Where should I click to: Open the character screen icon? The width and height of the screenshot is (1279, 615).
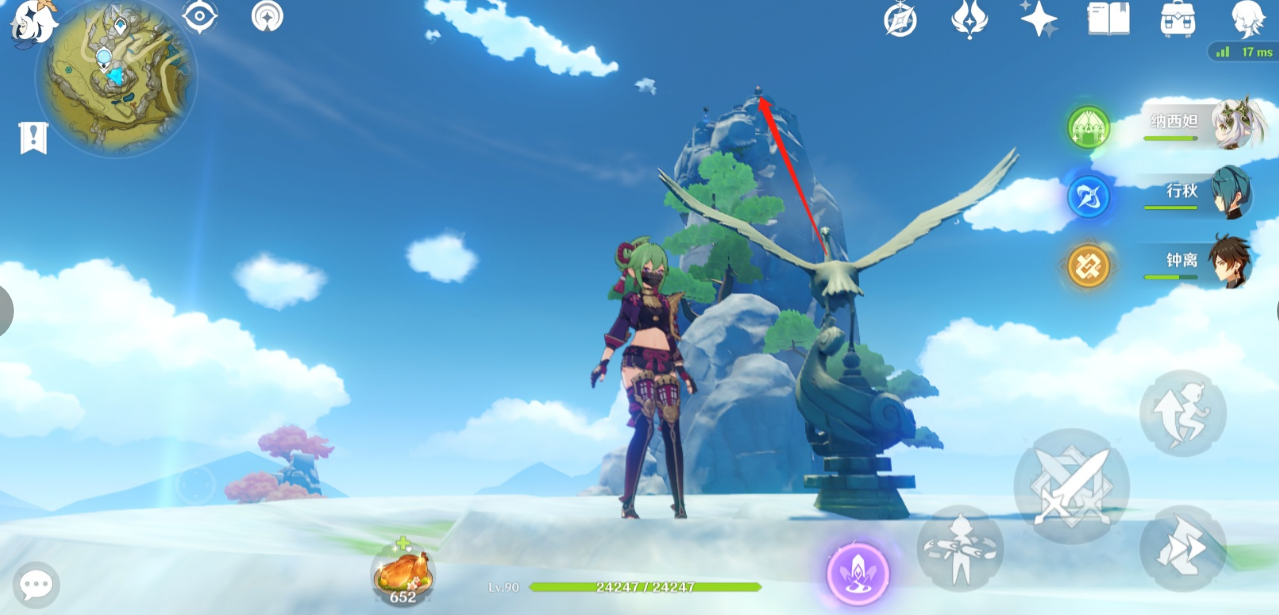[1248, 19]
